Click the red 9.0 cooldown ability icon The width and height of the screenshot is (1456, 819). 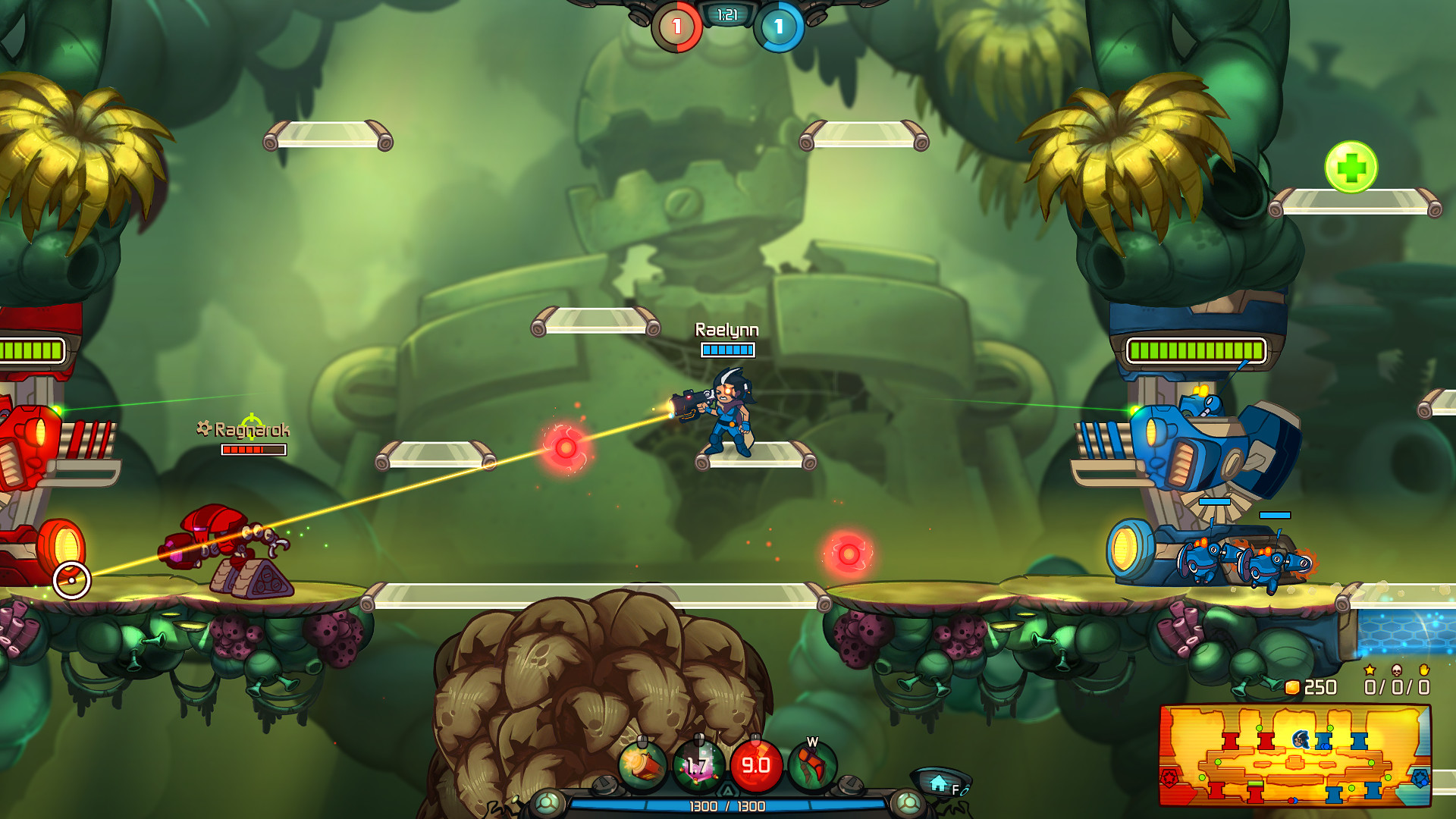click(x=755, y=764)
